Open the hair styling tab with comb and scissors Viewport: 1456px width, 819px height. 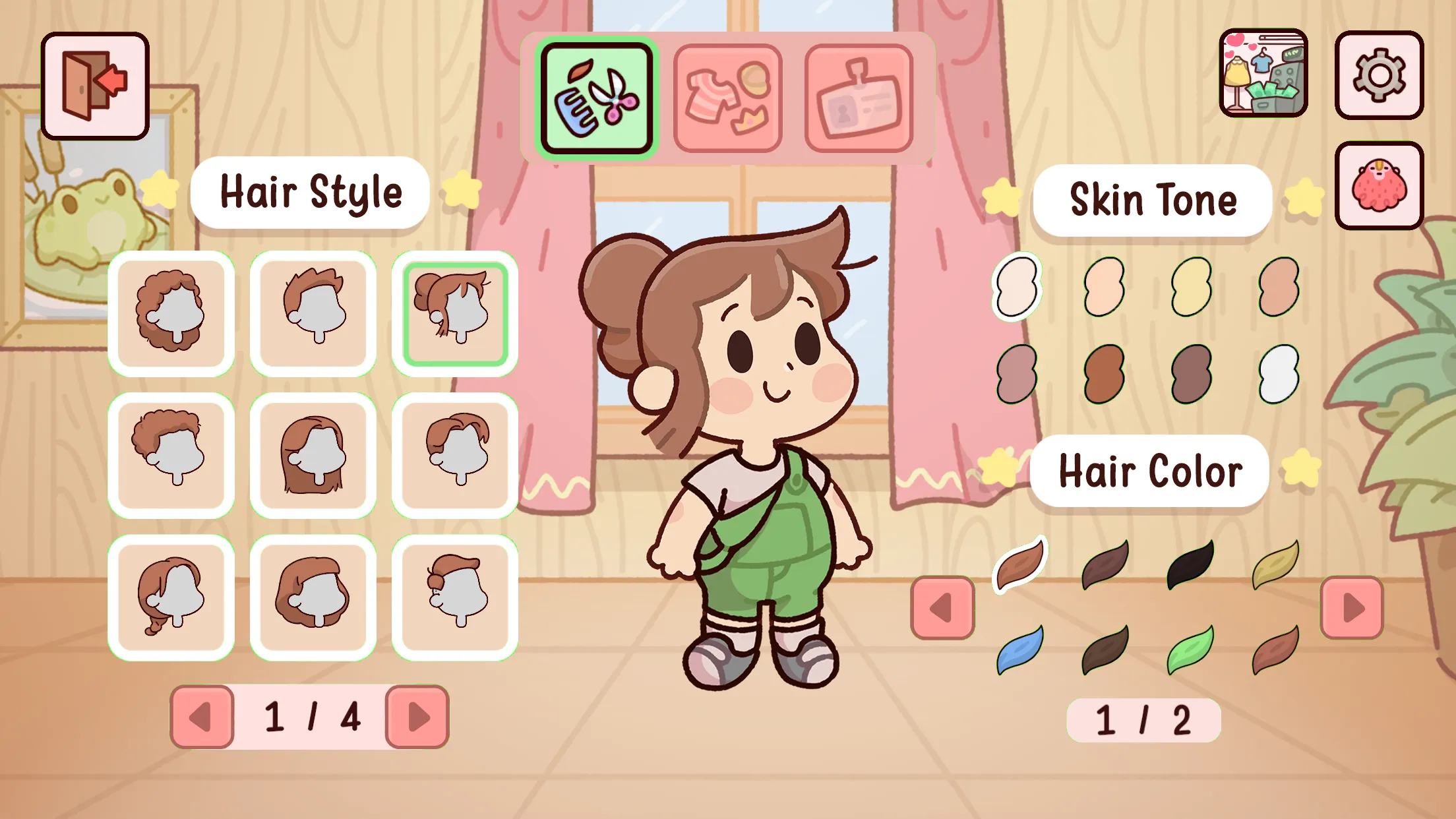click(x=597, y=98)
